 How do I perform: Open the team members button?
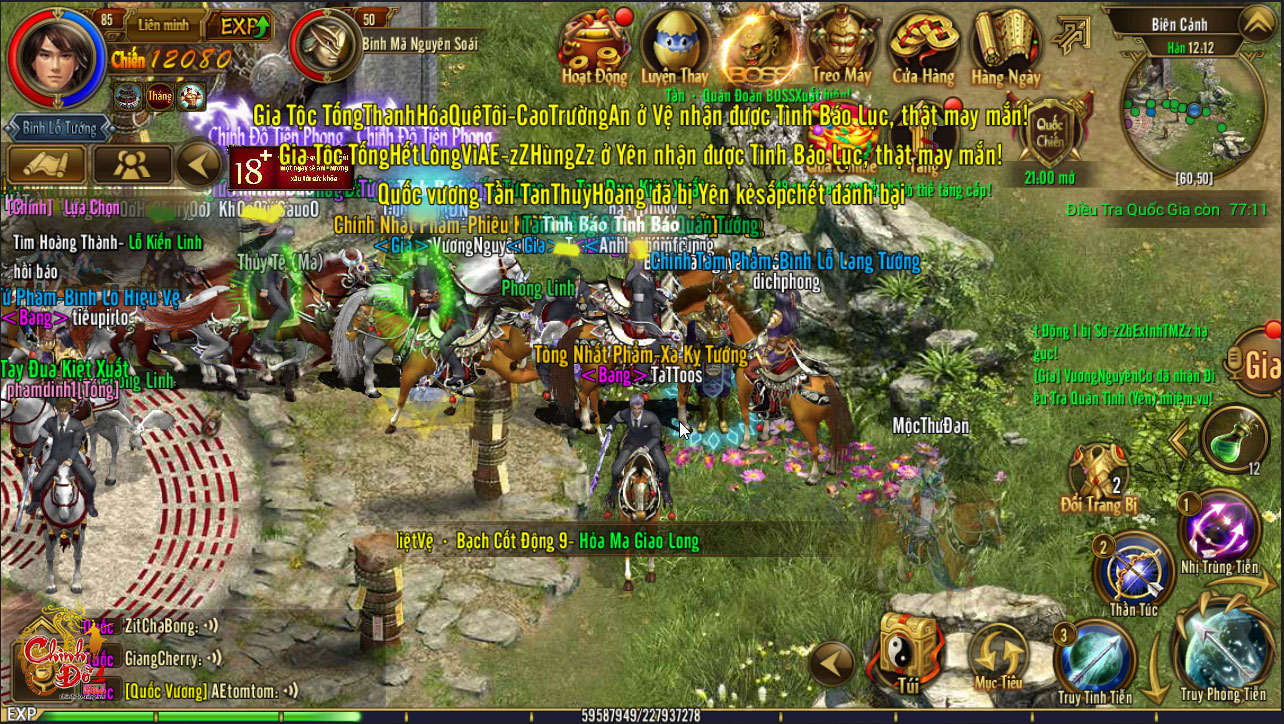(x=130, y=165)
